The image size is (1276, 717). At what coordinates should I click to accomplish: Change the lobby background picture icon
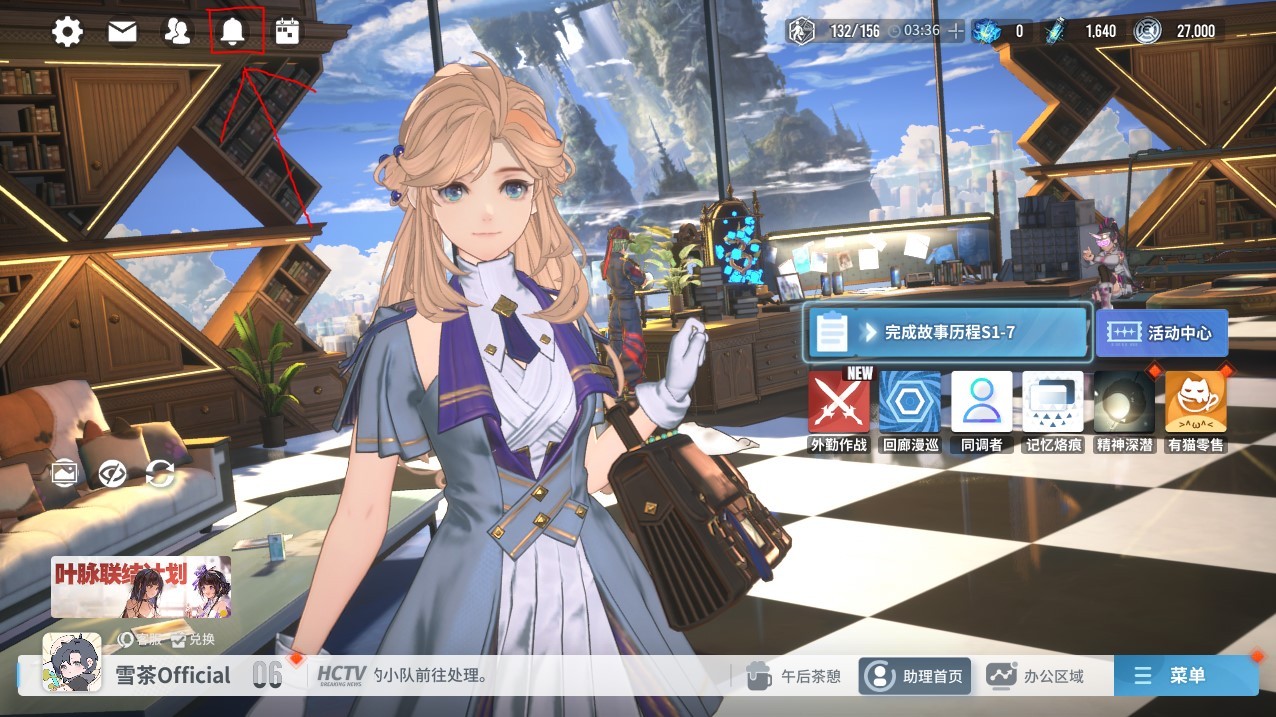66,473
